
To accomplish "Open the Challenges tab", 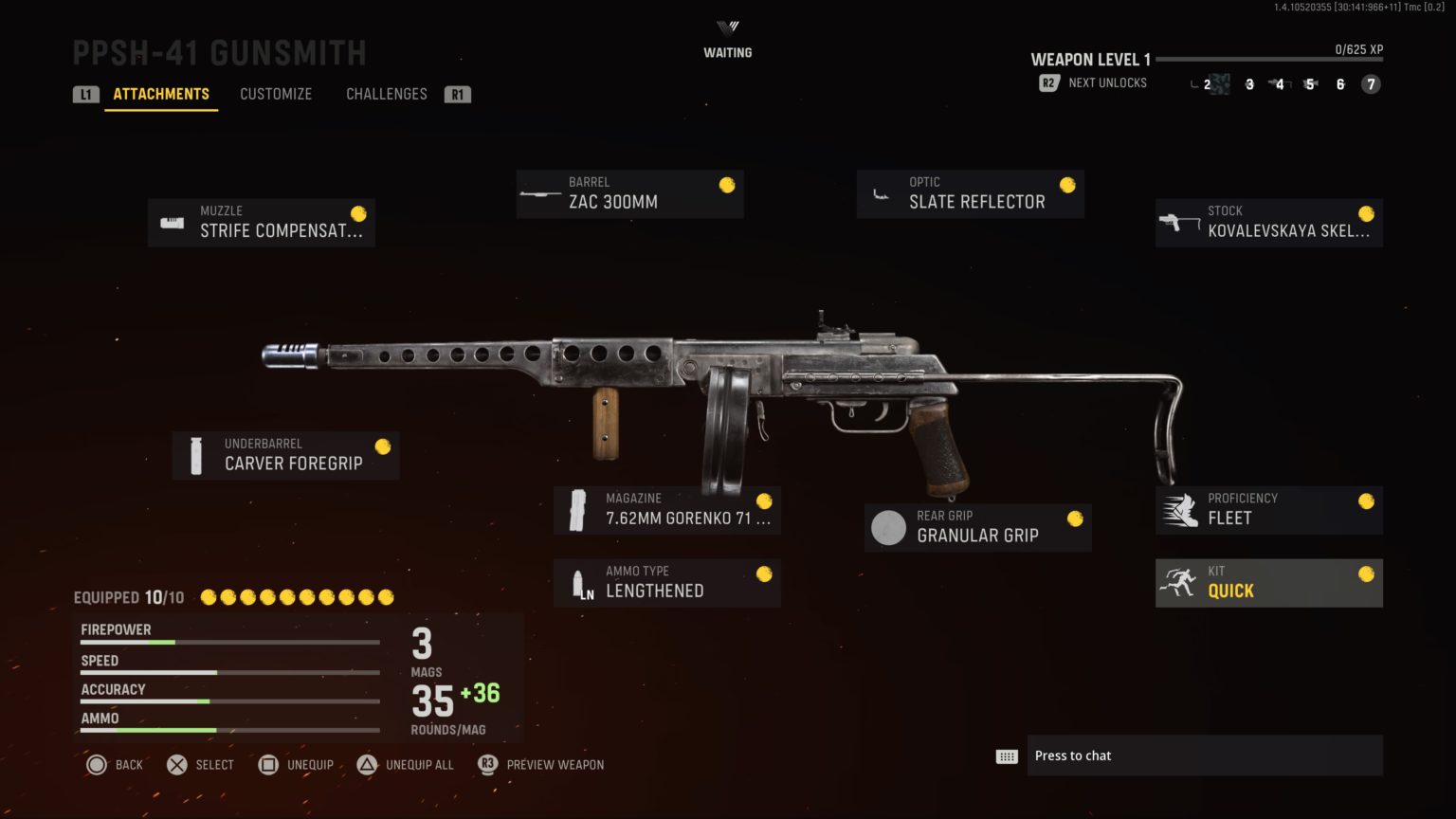I will [386, 93].
